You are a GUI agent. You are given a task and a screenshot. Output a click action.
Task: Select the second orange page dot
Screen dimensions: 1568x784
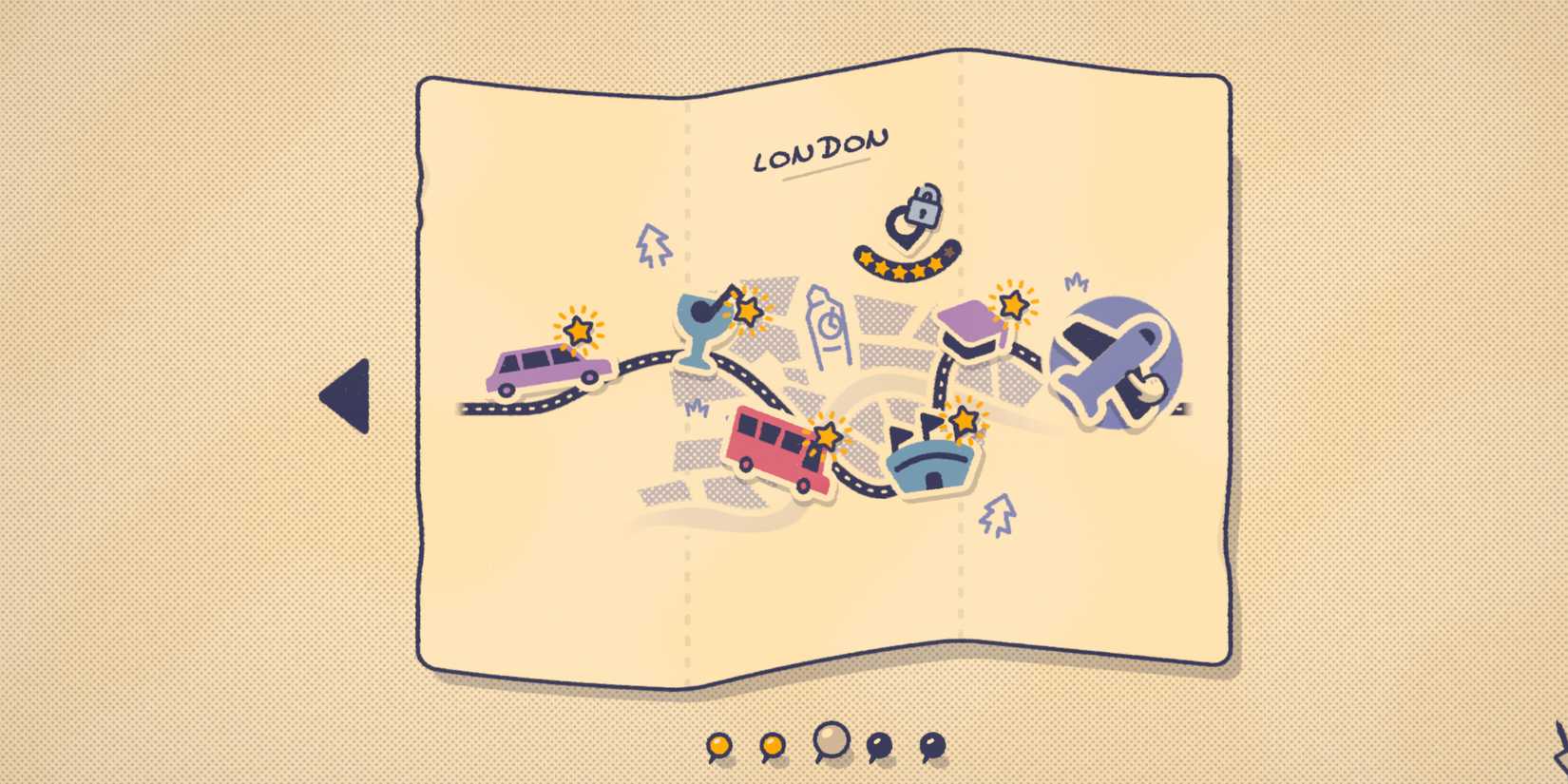point(772,746)
